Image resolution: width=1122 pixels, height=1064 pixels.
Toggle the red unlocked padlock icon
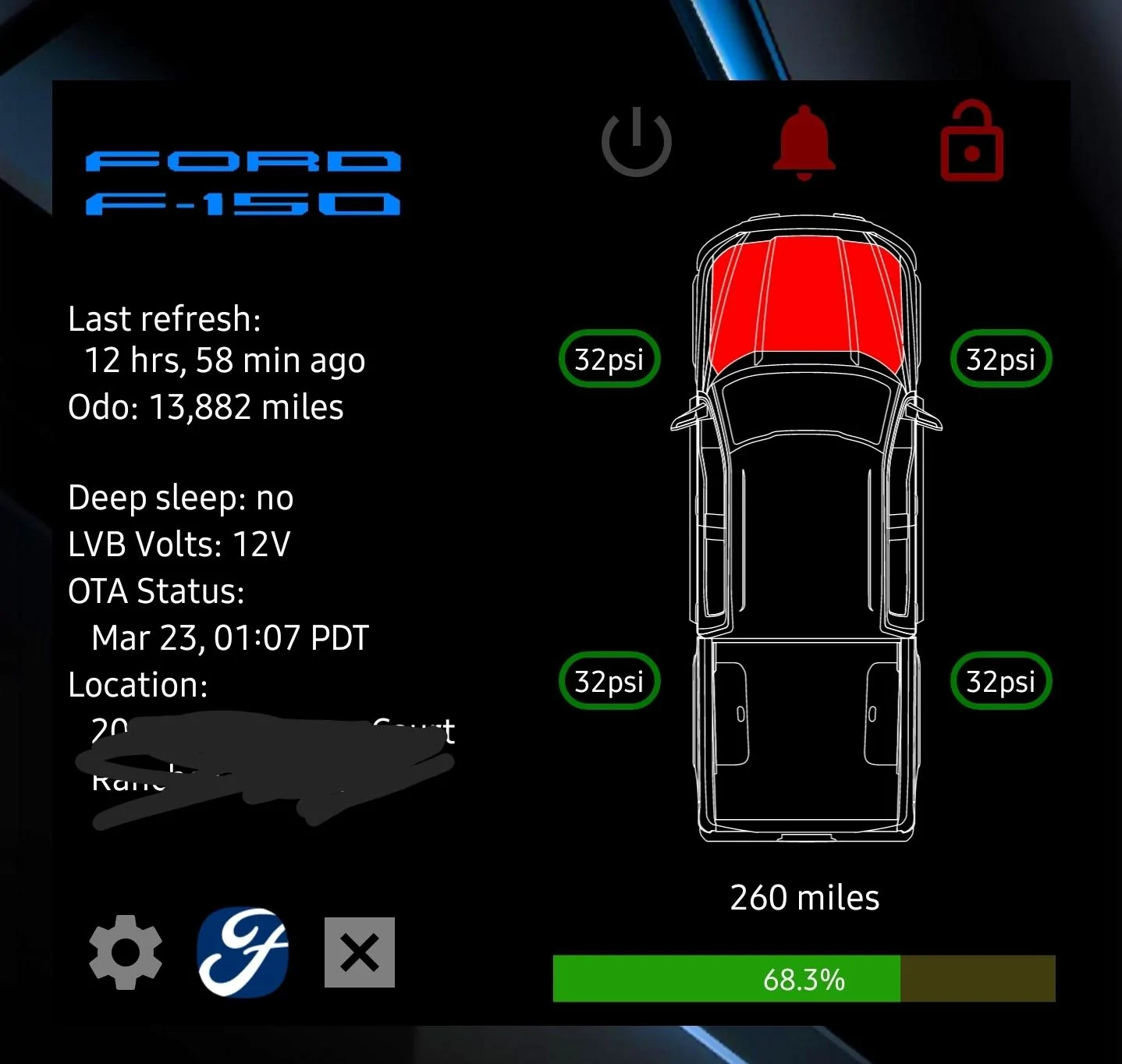(x=971, y=143)
